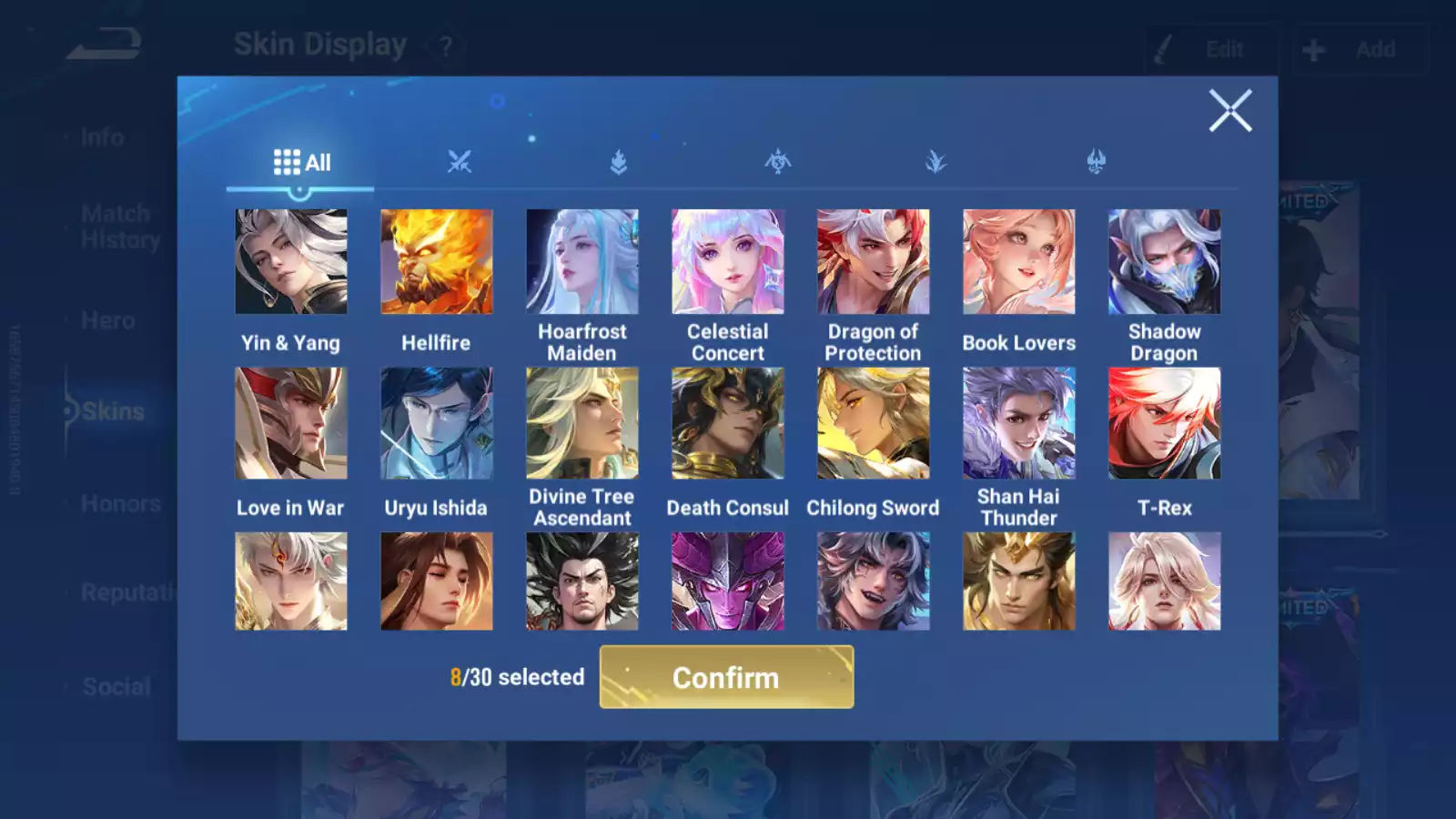Viewport: 1456px width, 819px height.
Task: Confirm the skin selection
Action: tap(726, 677)
